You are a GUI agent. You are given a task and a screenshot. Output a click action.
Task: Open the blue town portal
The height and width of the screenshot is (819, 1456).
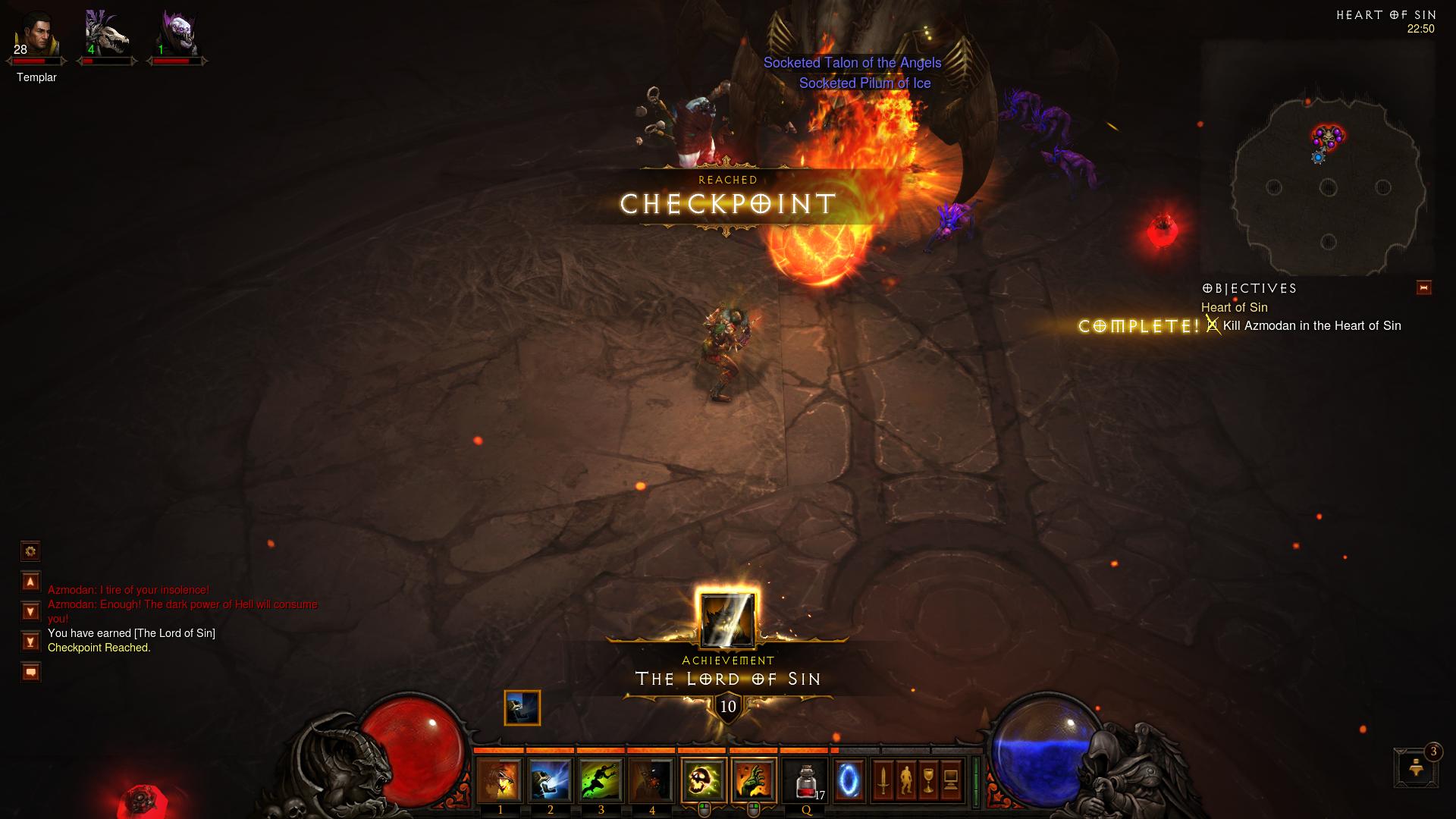849,781
